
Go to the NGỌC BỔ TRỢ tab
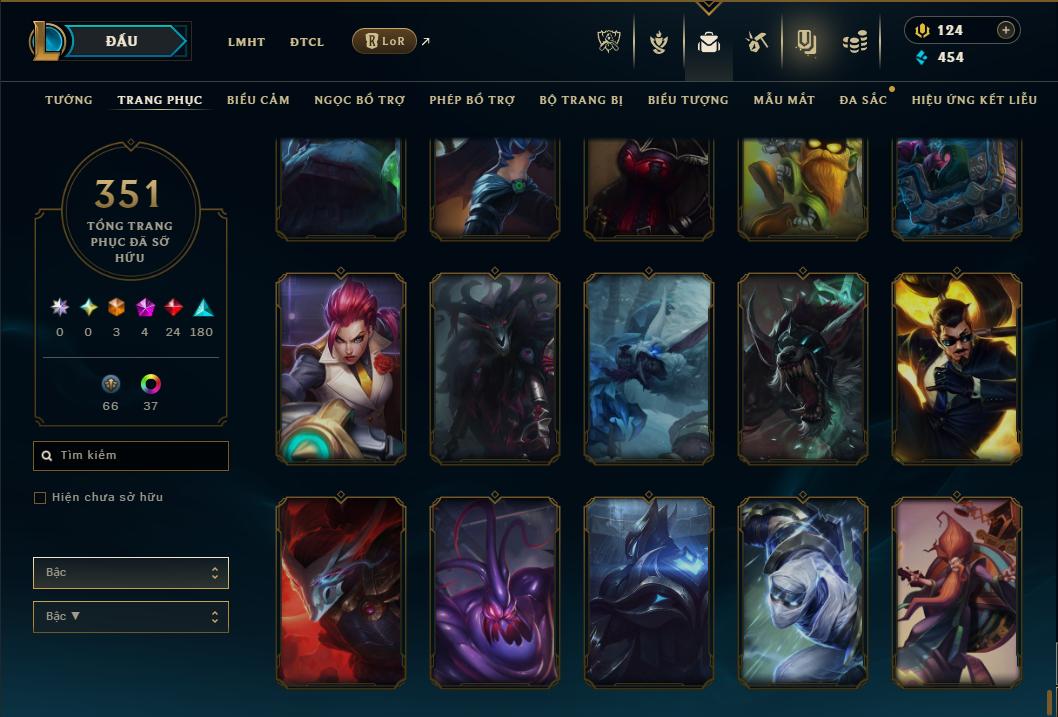[x=359, y=100]
